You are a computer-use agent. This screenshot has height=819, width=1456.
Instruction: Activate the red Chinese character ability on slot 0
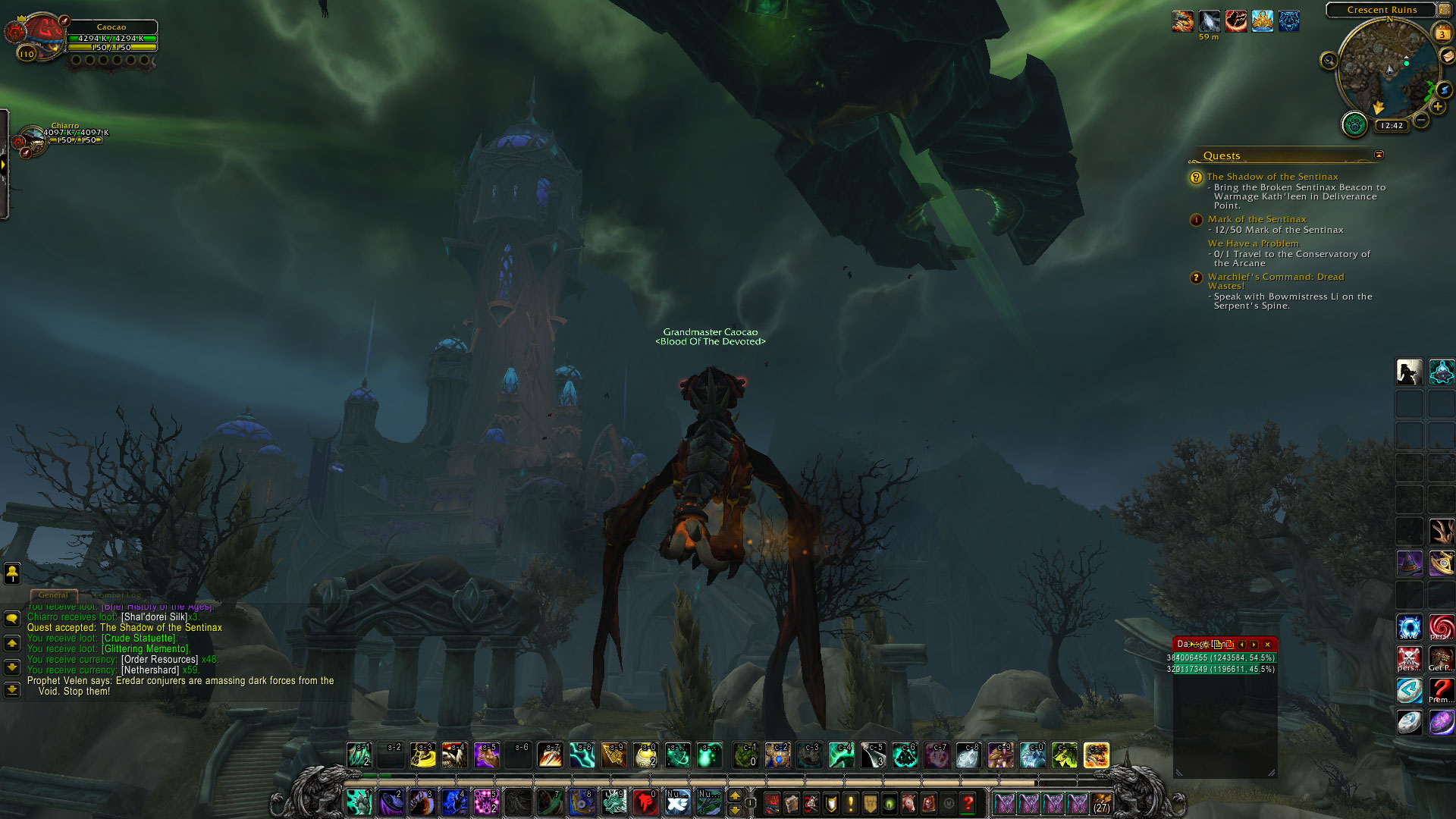[645, 802]
